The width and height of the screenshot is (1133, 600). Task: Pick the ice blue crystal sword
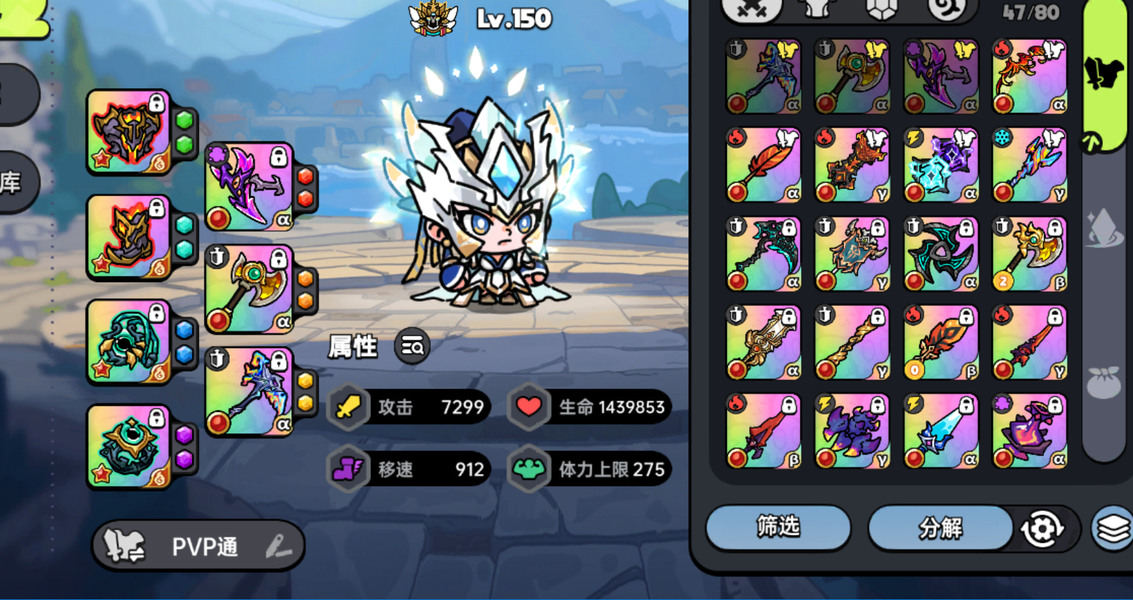click(x=941, y=431)
